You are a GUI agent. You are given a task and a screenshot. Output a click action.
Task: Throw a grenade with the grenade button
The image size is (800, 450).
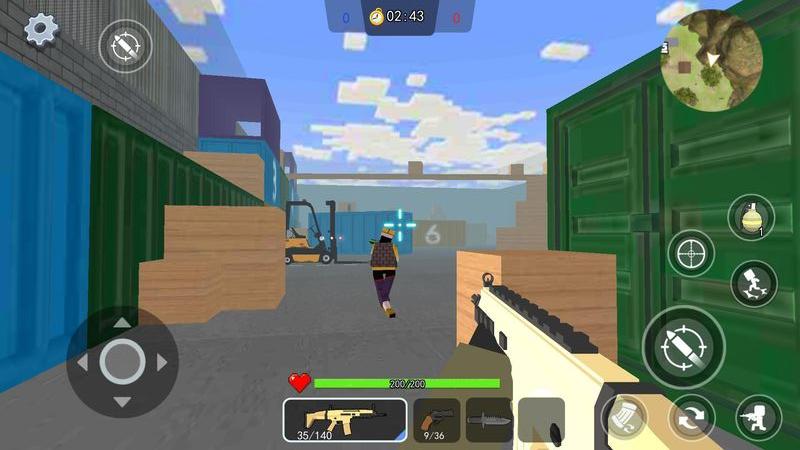point(751,219)
